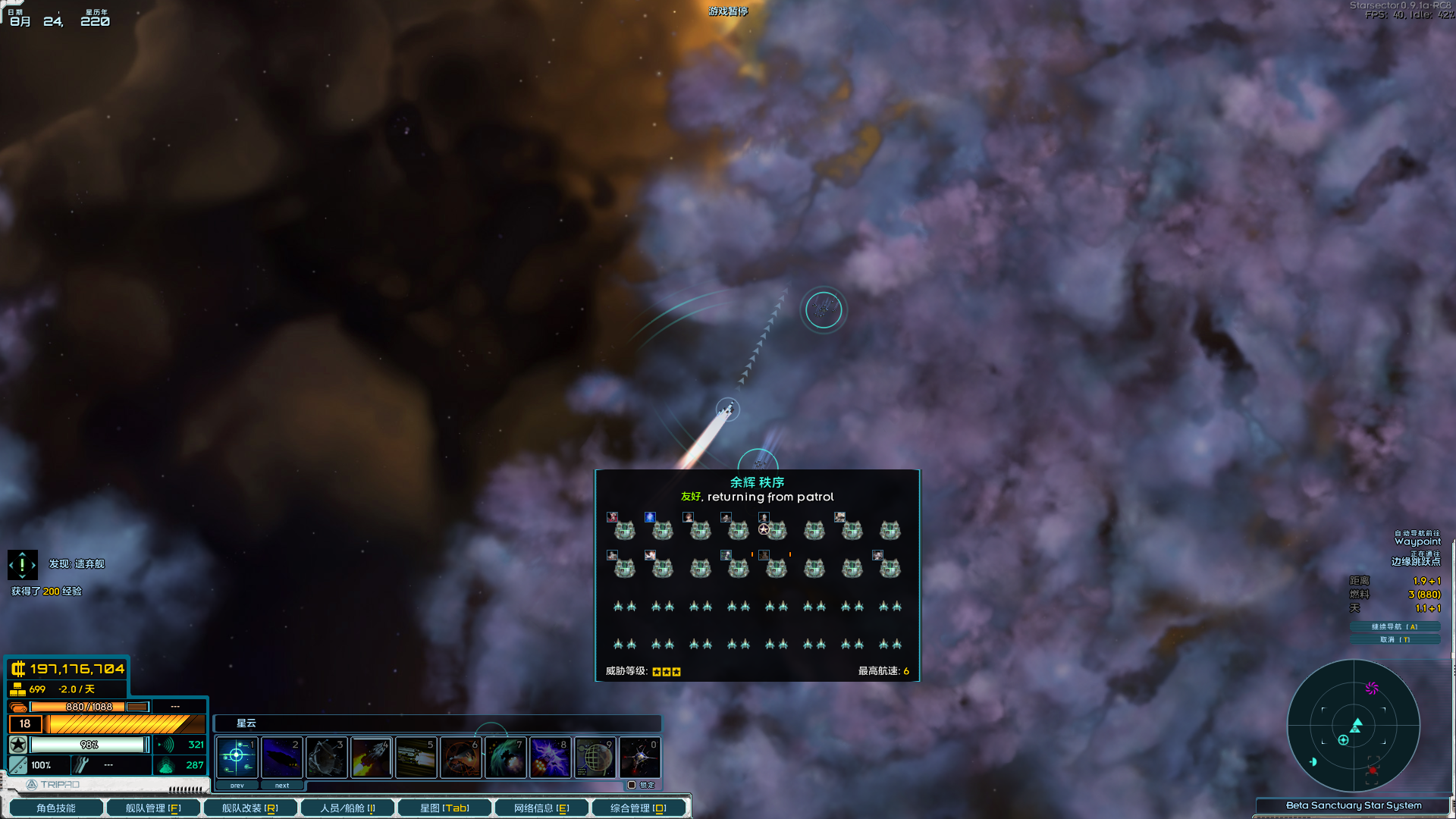Activate the ability in slot 1 of the ability bar
The width and height of the screenshot is (1456, 819).
click(x=236, y=757)
